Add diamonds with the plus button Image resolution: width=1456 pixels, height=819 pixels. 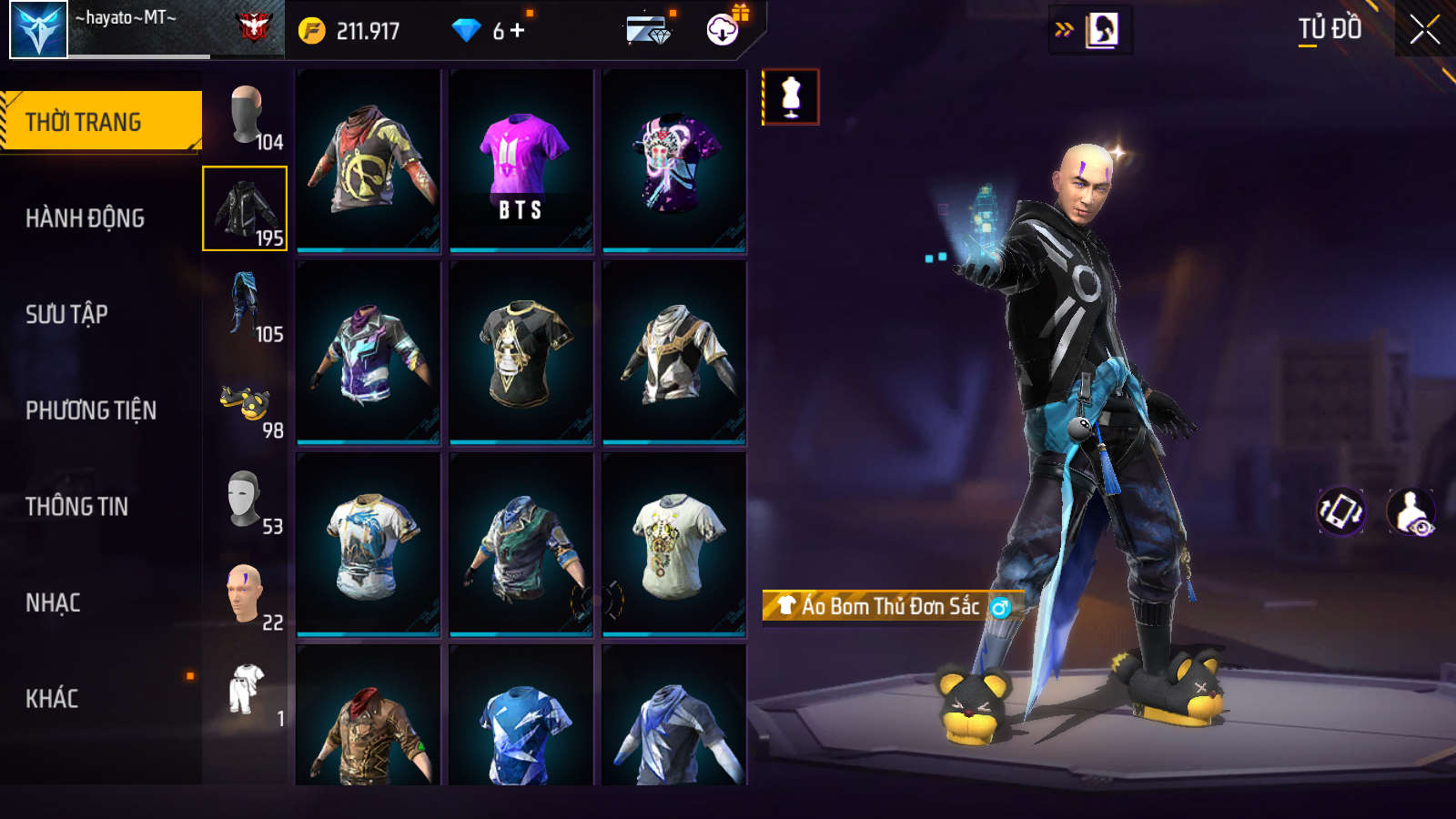click(x=518, y=30)
